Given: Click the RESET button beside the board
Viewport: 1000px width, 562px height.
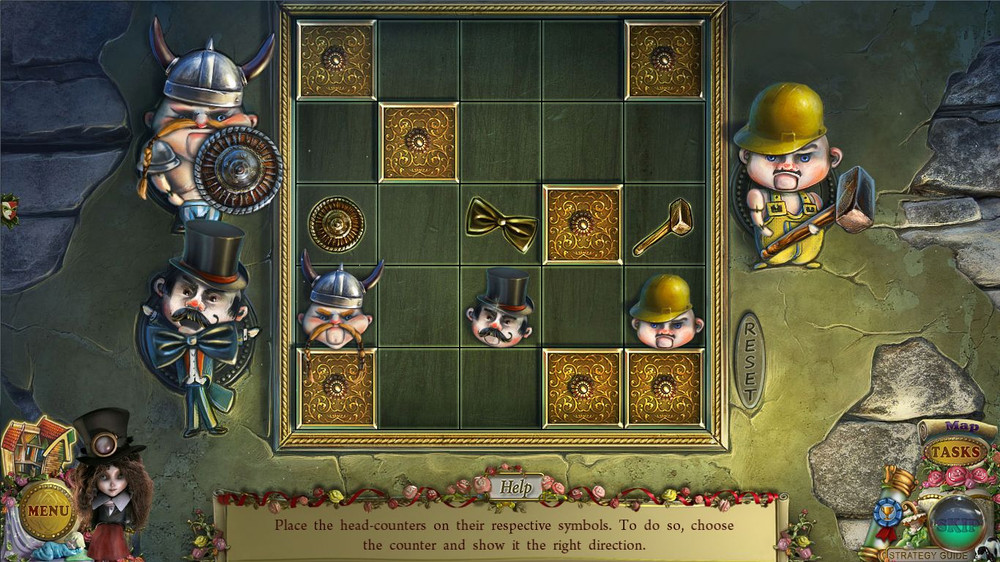Looking at the screenshot, I should pos(750,361).
